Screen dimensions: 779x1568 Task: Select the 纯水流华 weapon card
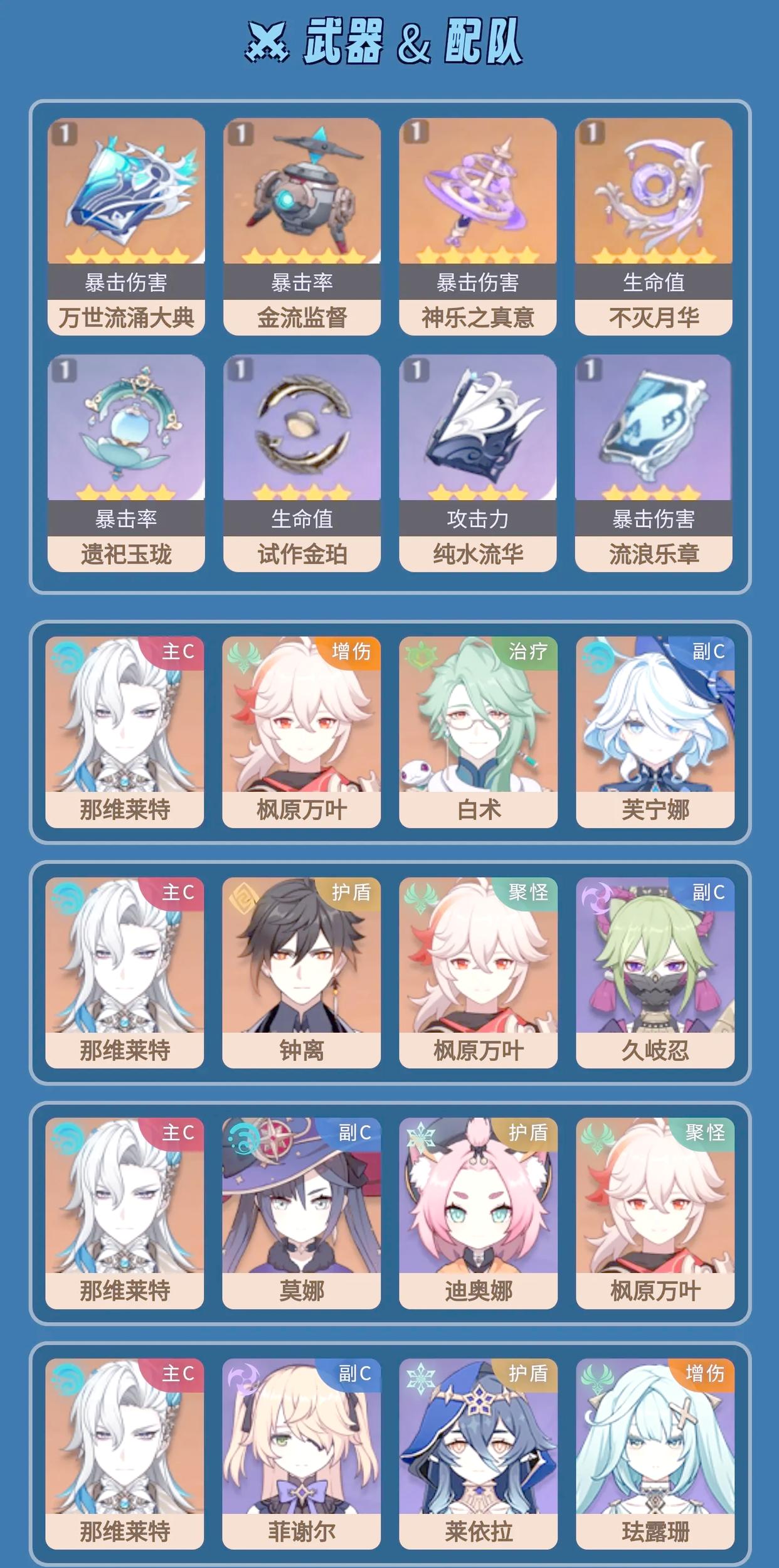click(x=478, y=462)
